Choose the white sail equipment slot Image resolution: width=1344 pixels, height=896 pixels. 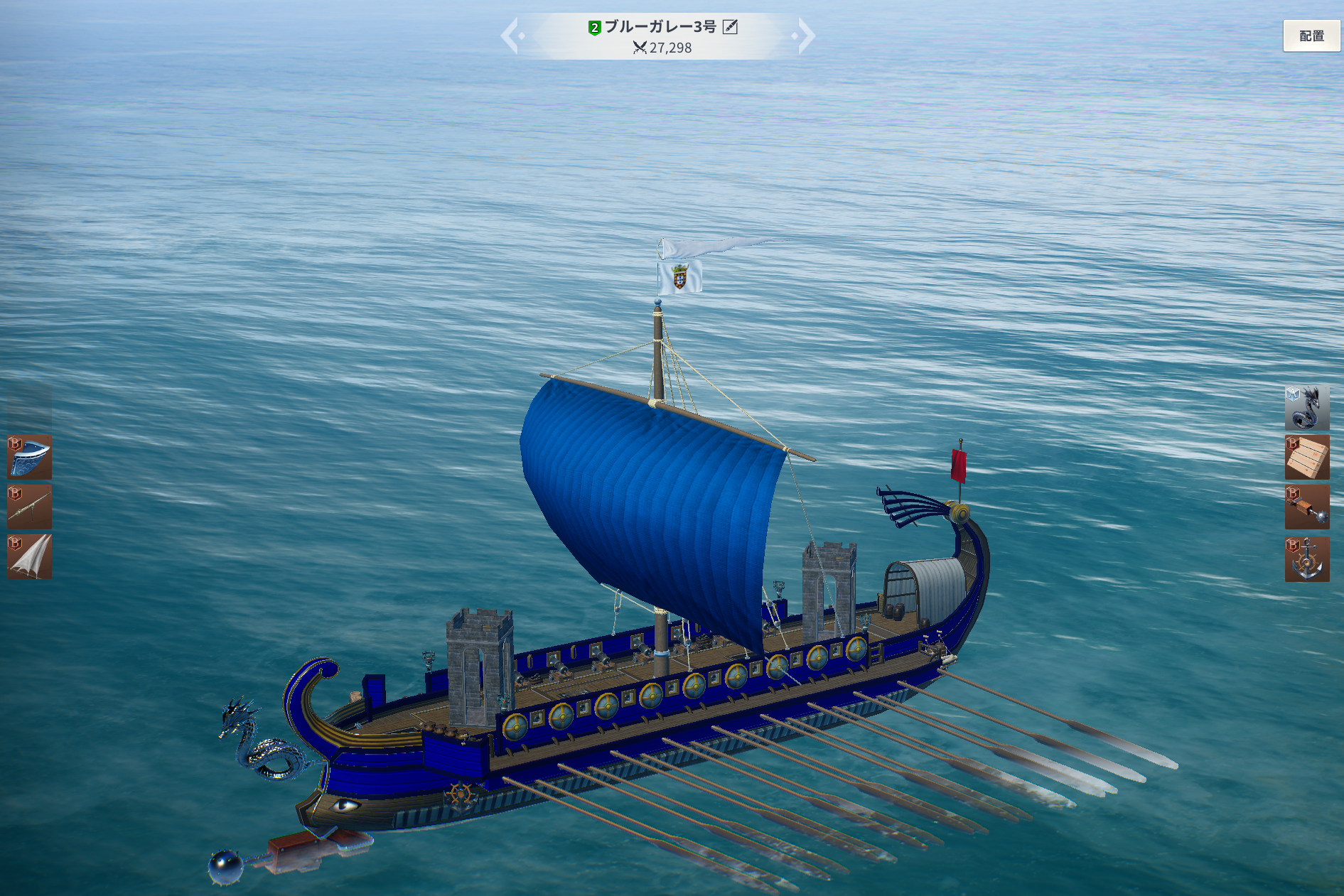coord(30,556)
